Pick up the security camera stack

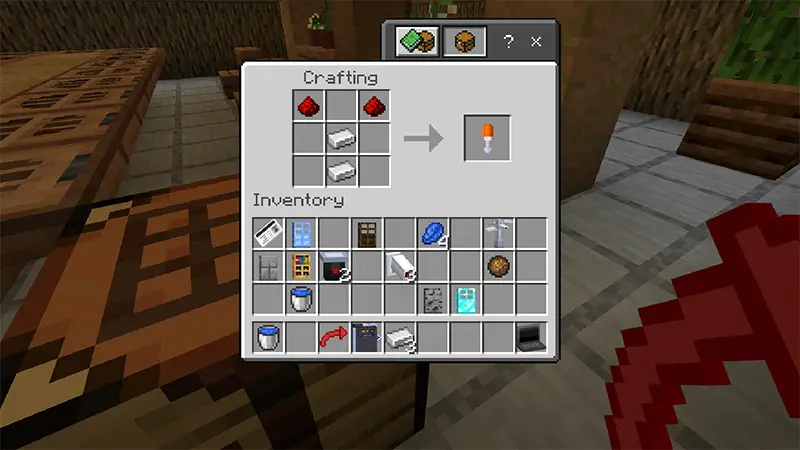coord(400,266)
